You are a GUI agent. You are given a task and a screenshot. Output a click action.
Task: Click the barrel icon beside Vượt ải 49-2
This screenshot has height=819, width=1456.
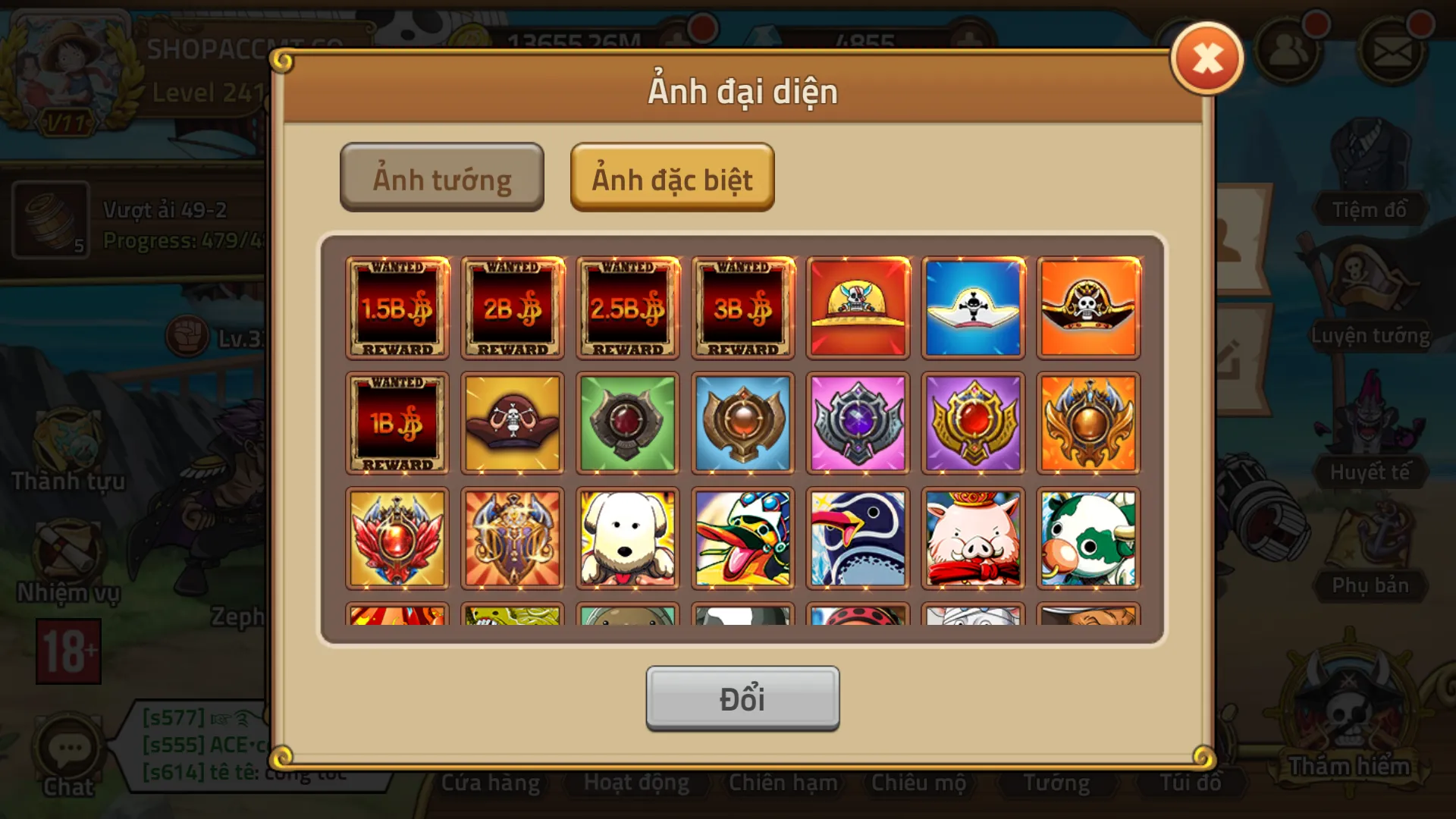[x=49, y=220]
